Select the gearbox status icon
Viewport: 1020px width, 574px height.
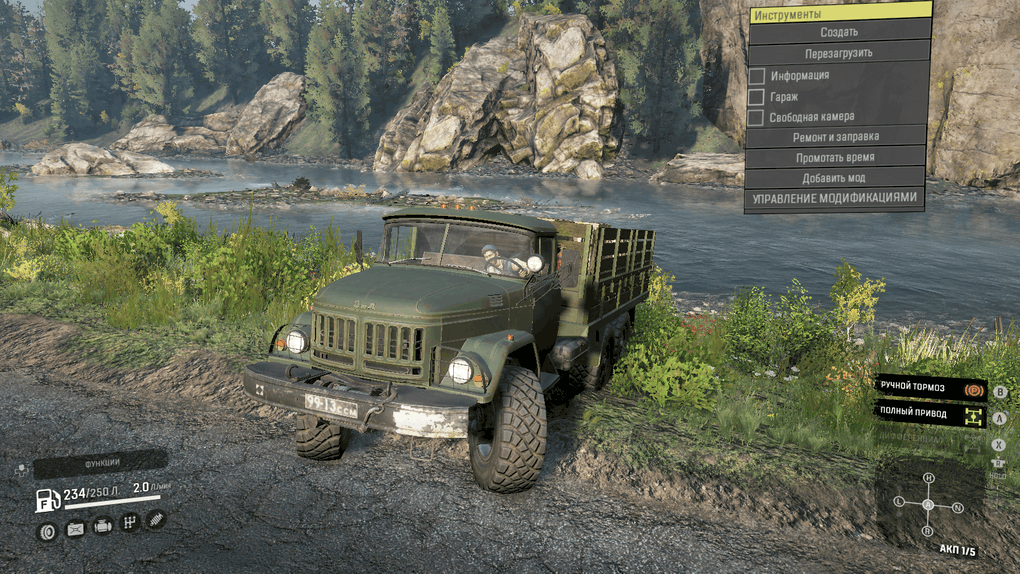point(129,522)
